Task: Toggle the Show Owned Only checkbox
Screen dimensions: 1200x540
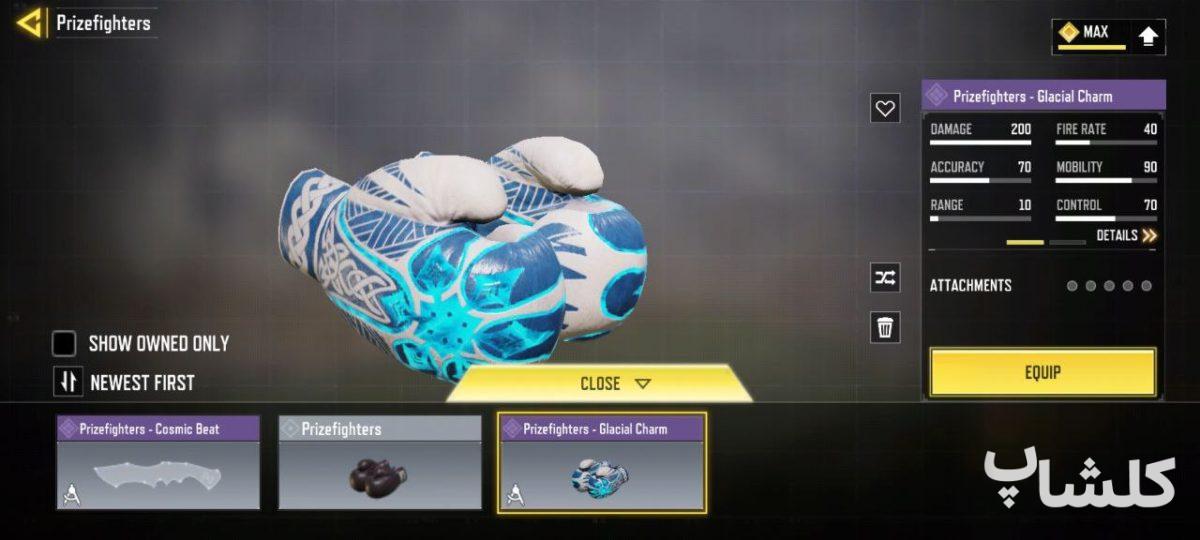Action: pos(65,344)
